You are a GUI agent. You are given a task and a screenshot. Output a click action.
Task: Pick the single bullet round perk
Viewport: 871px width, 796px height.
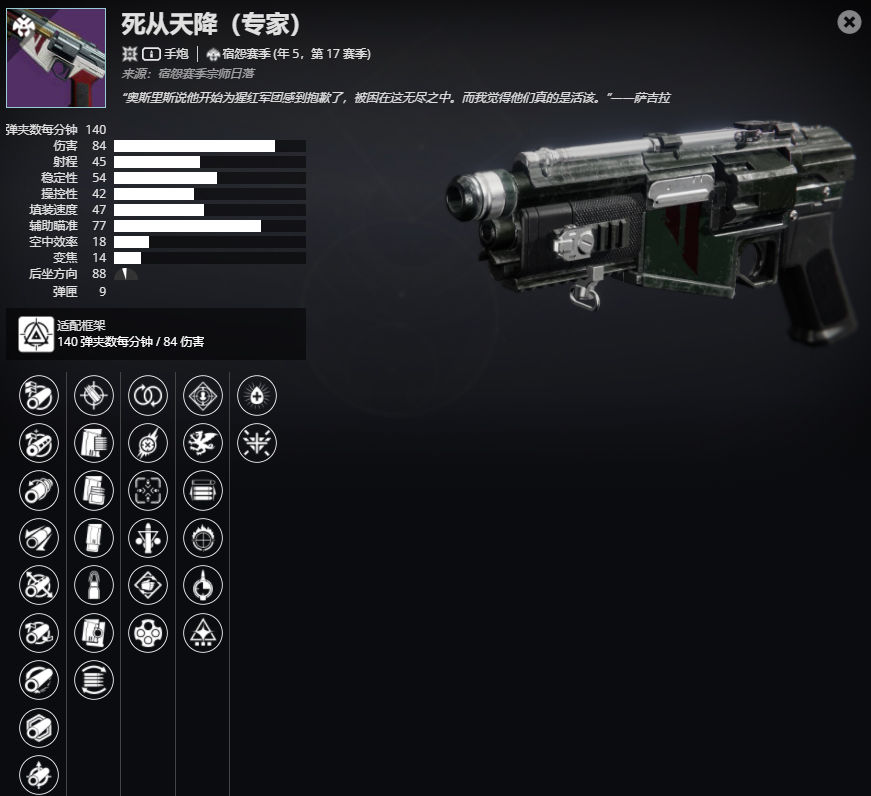(x=93, y=585)
